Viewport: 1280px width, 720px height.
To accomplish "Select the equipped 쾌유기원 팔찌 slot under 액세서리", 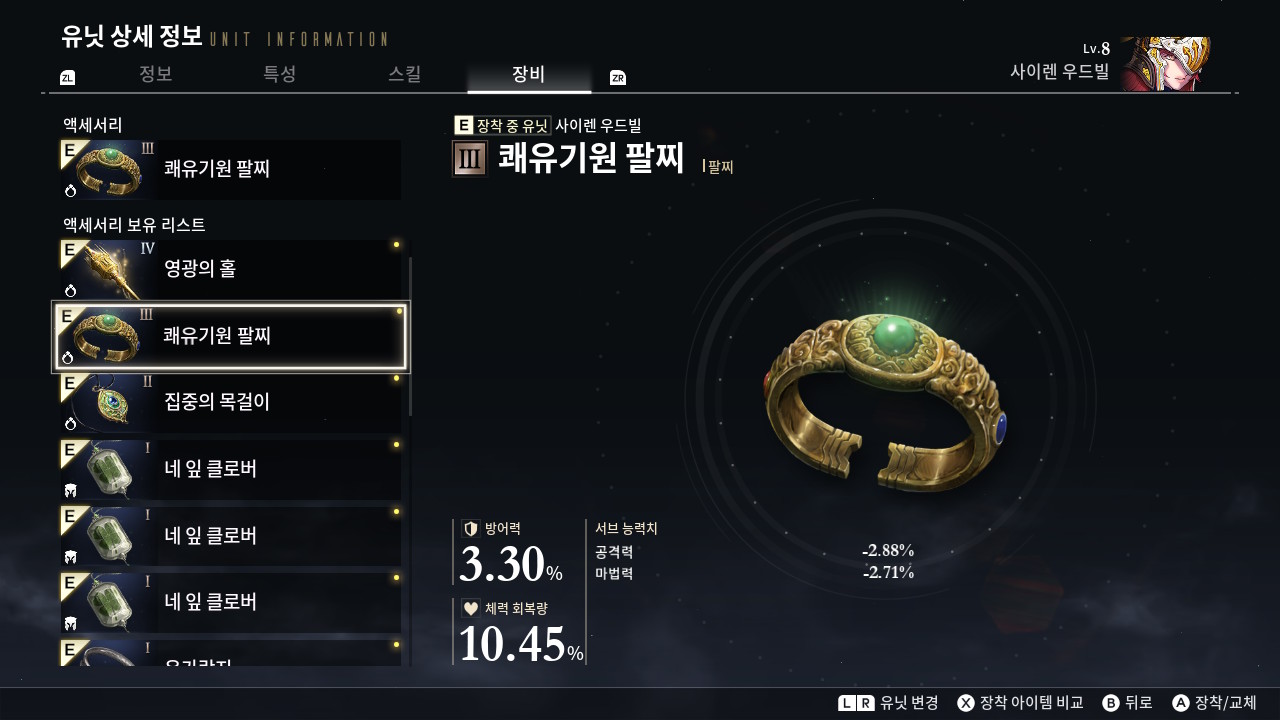I will point(231,170).
